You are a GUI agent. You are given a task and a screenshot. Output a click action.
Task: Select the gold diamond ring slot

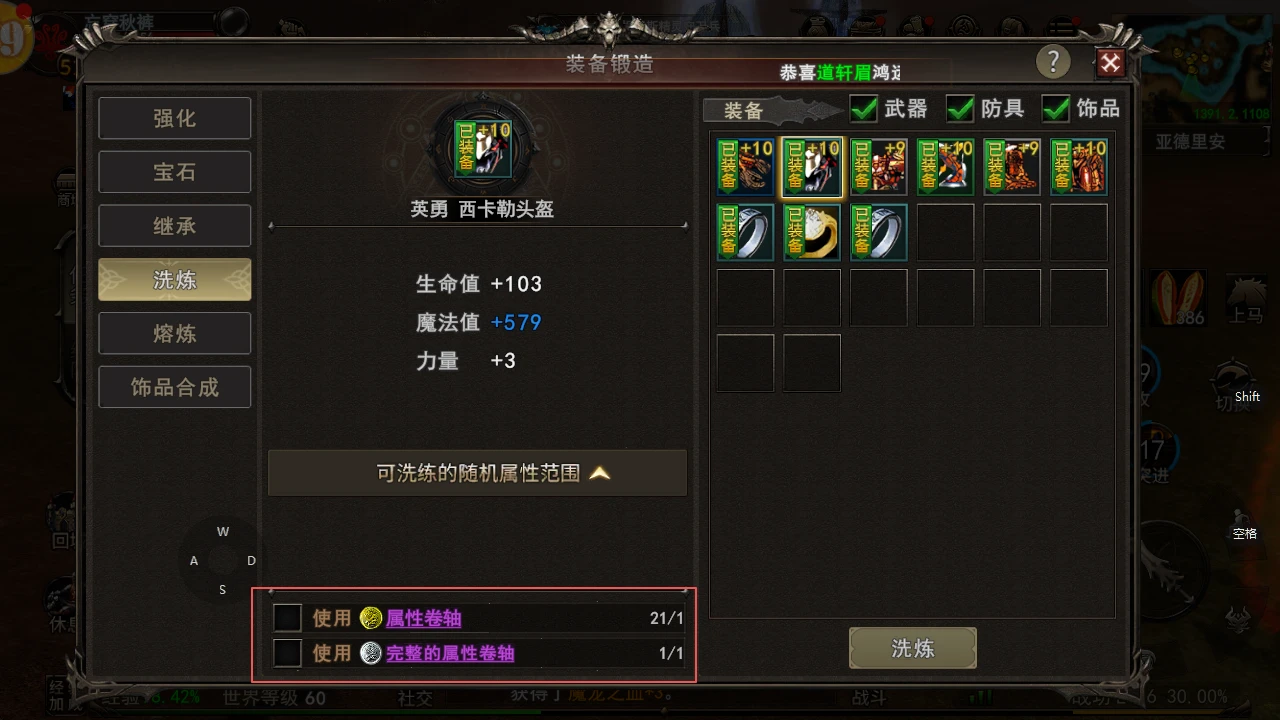(x=811, y=232)
